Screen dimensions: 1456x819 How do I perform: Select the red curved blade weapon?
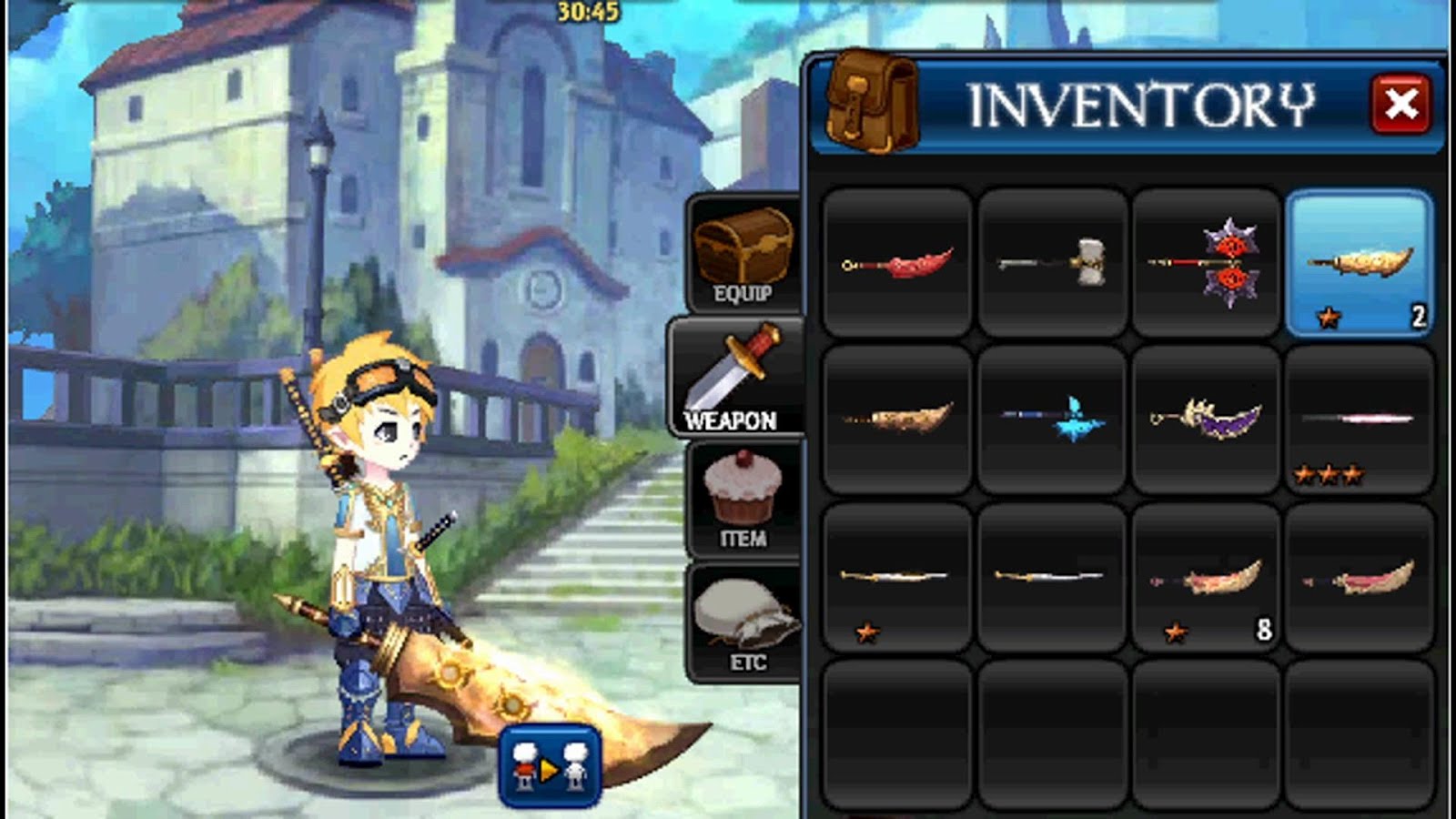coord(896,261)
